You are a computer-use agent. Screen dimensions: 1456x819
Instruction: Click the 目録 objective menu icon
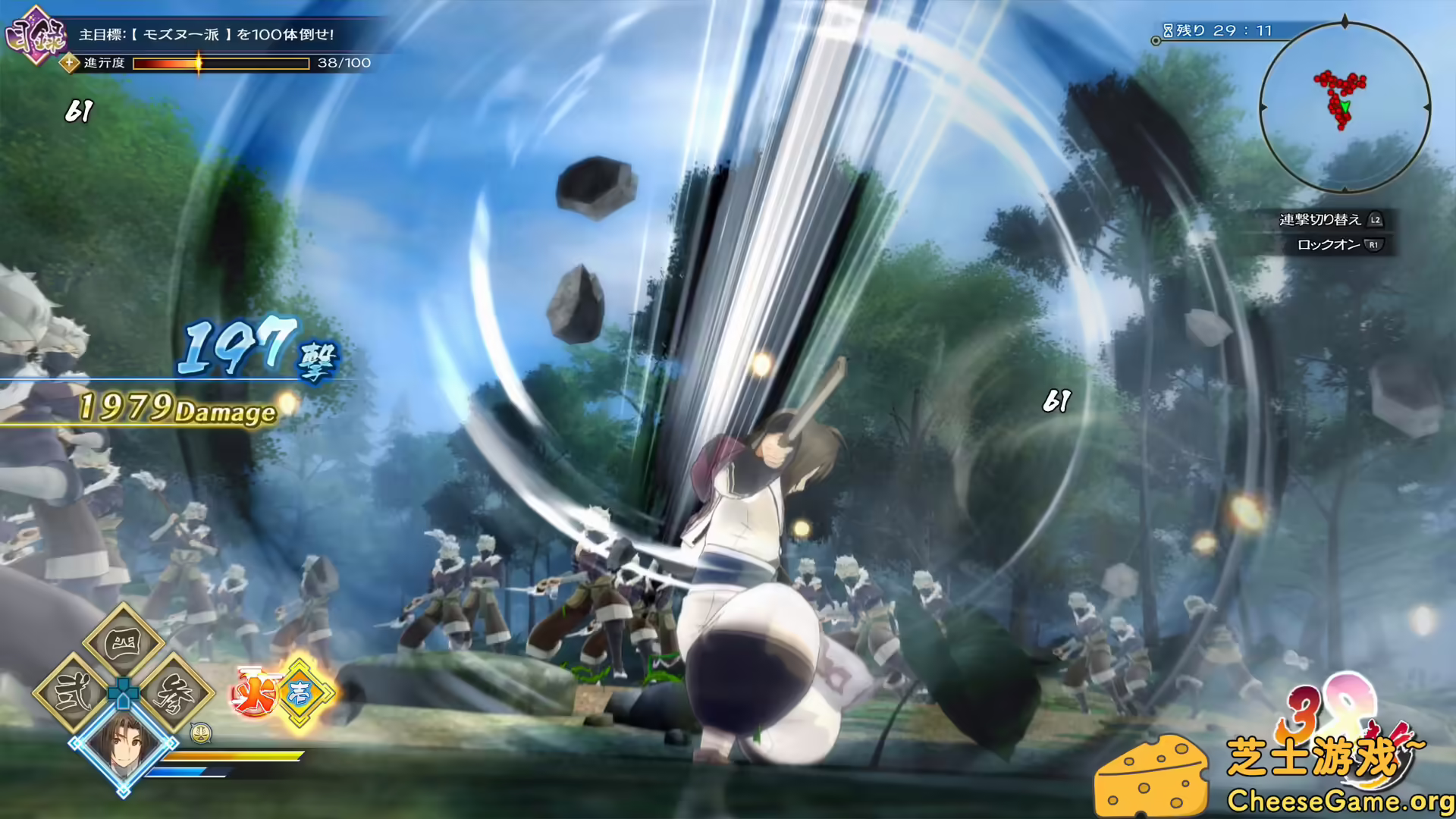pos(35,34)
